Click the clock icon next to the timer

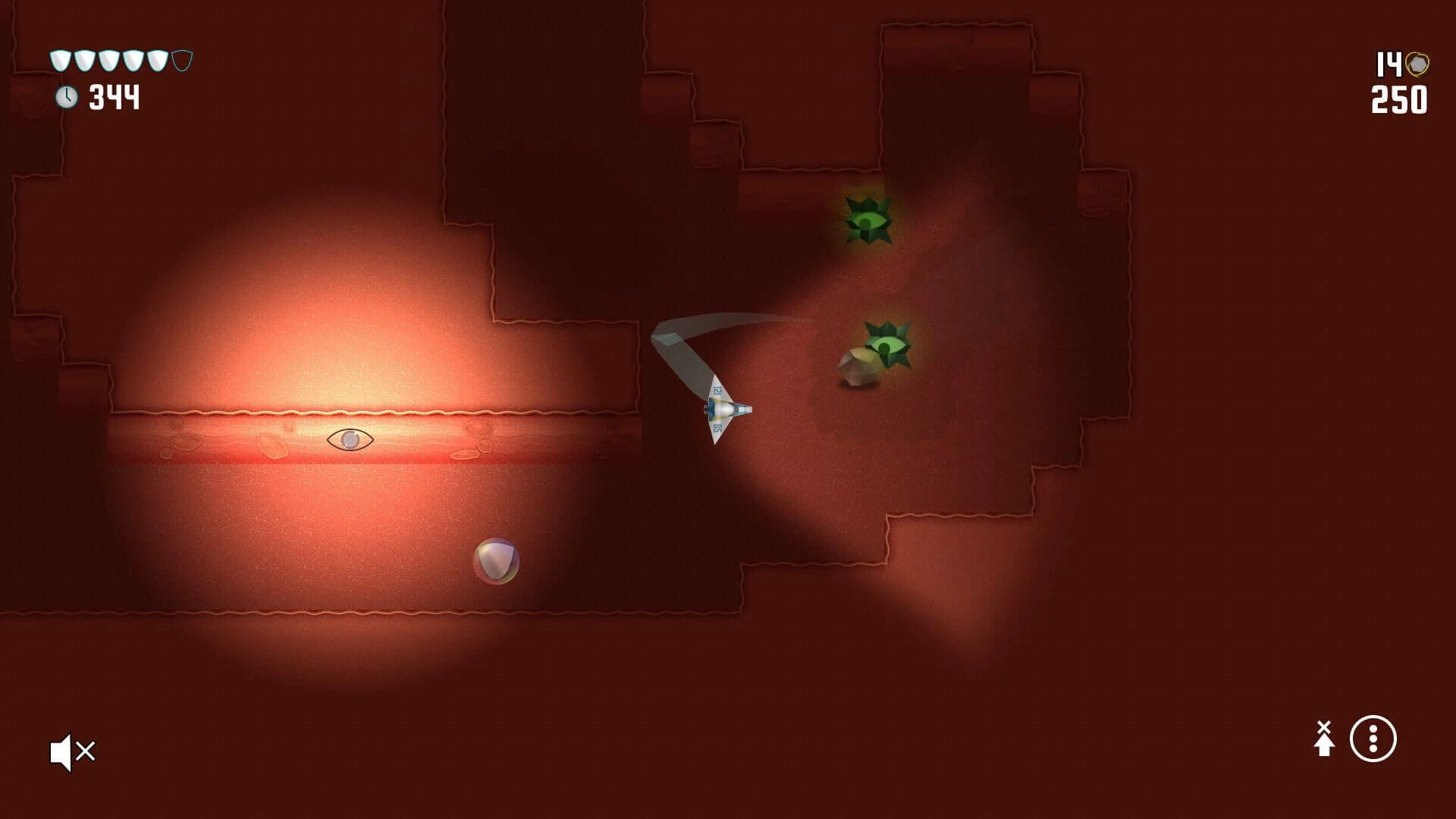[x=67, y=96]
